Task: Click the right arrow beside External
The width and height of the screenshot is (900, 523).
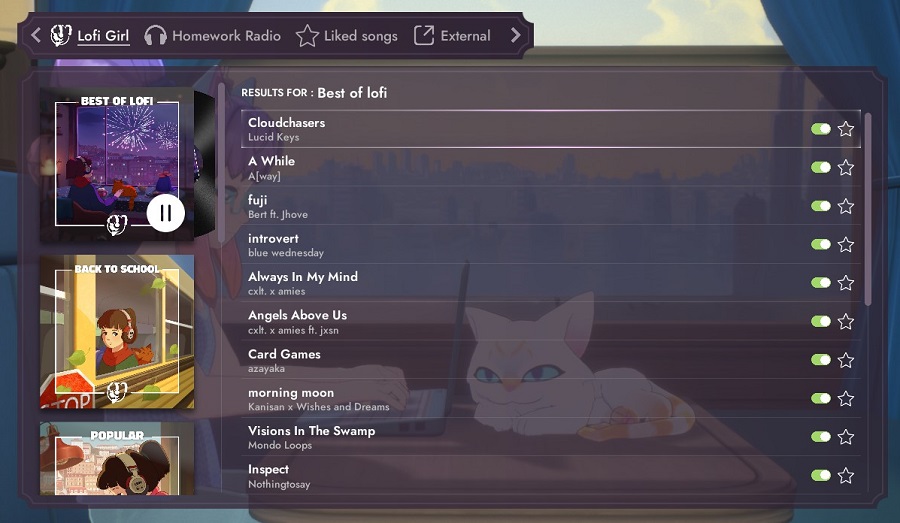Action: point(516,36)
